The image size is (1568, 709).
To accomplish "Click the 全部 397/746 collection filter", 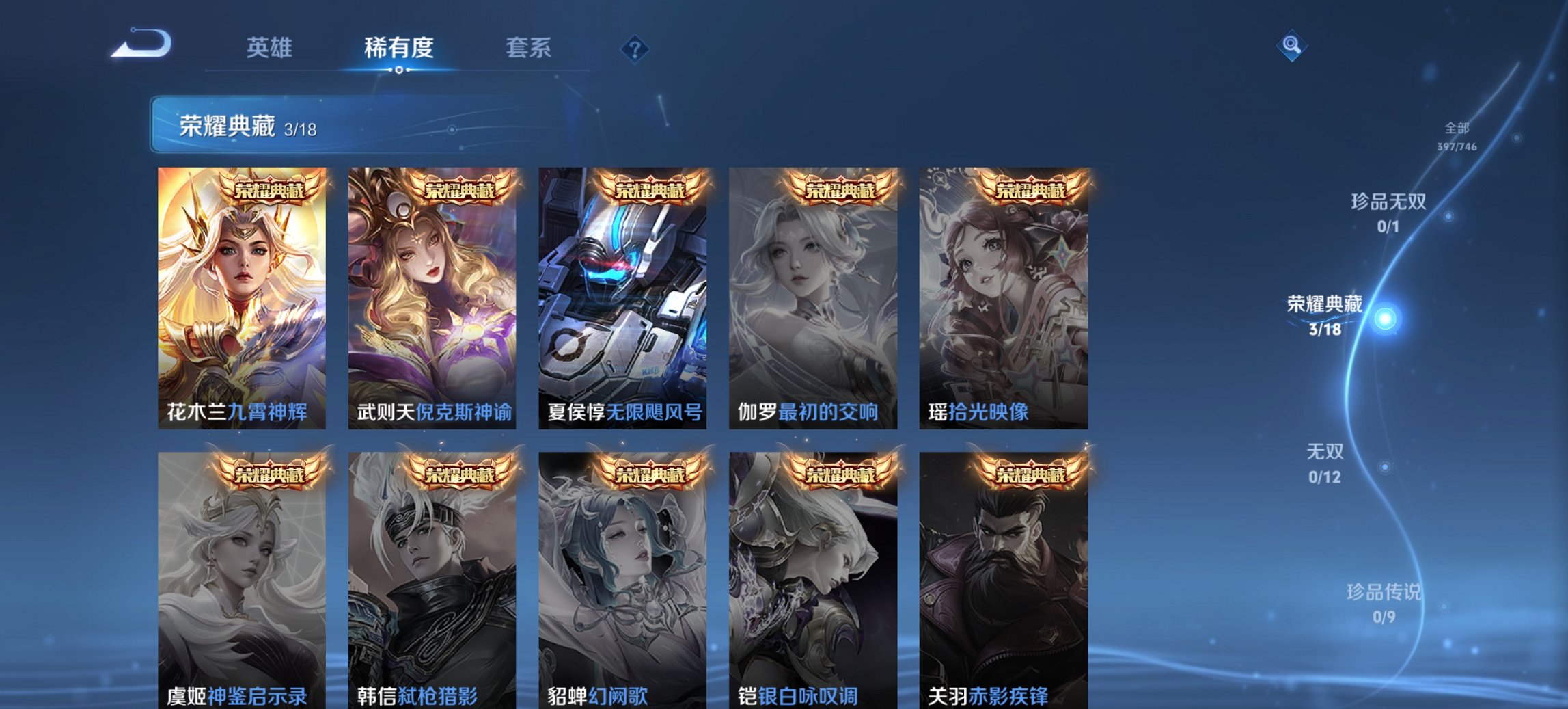I will click(1456, 135).
